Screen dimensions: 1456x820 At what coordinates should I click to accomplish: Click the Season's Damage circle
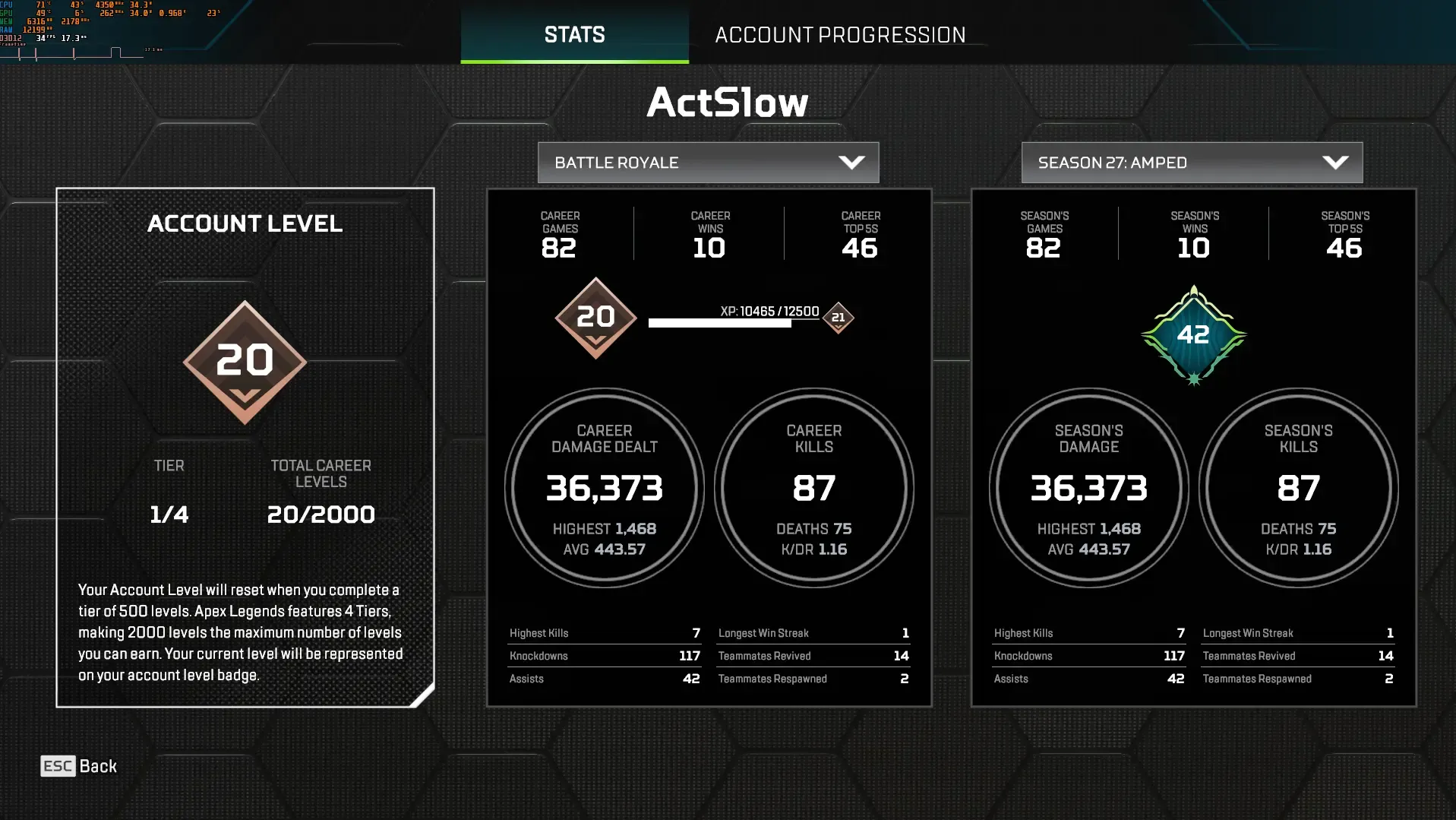coord(1088,489)
